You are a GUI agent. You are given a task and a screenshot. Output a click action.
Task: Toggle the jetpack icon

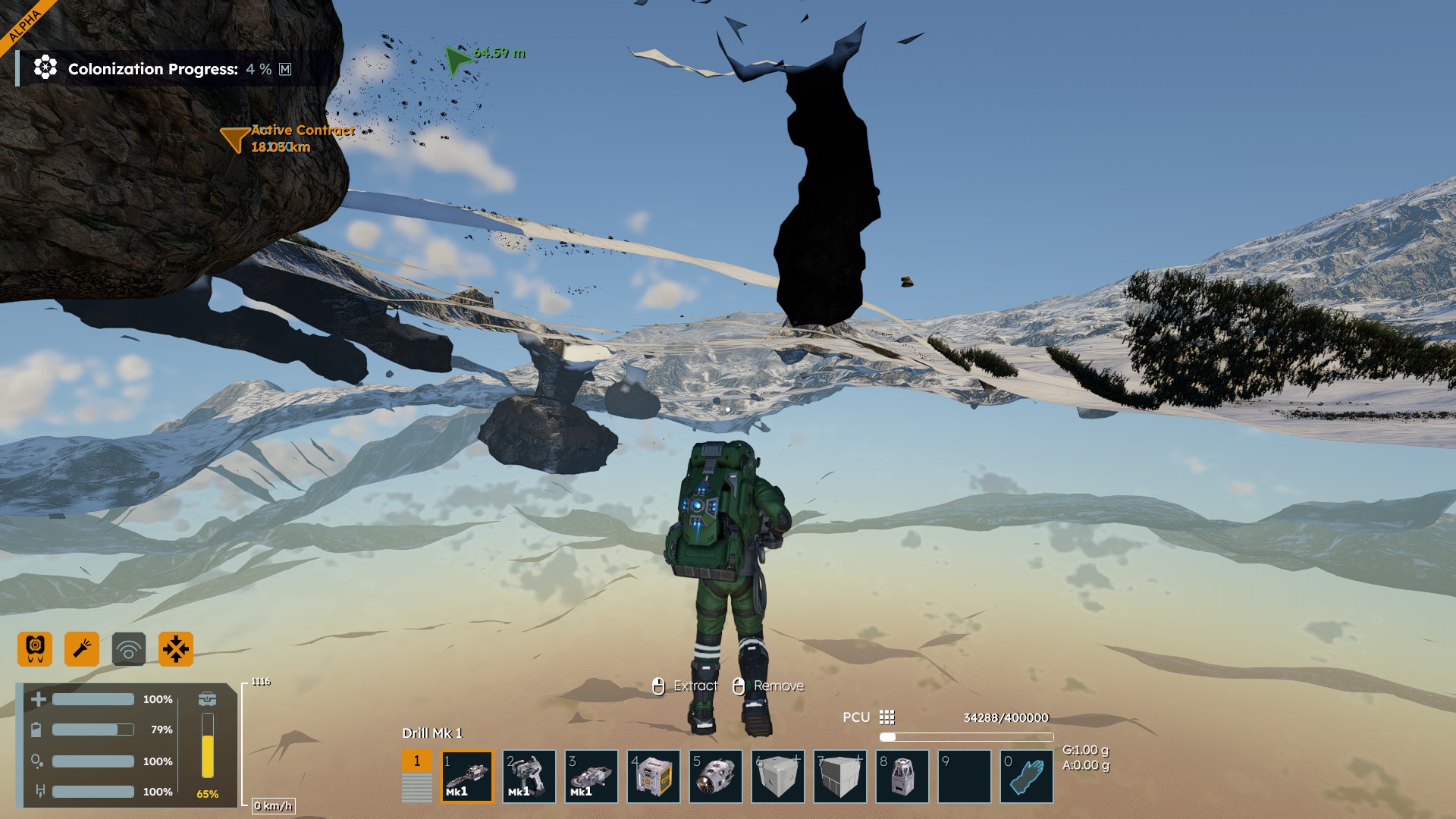35,649
